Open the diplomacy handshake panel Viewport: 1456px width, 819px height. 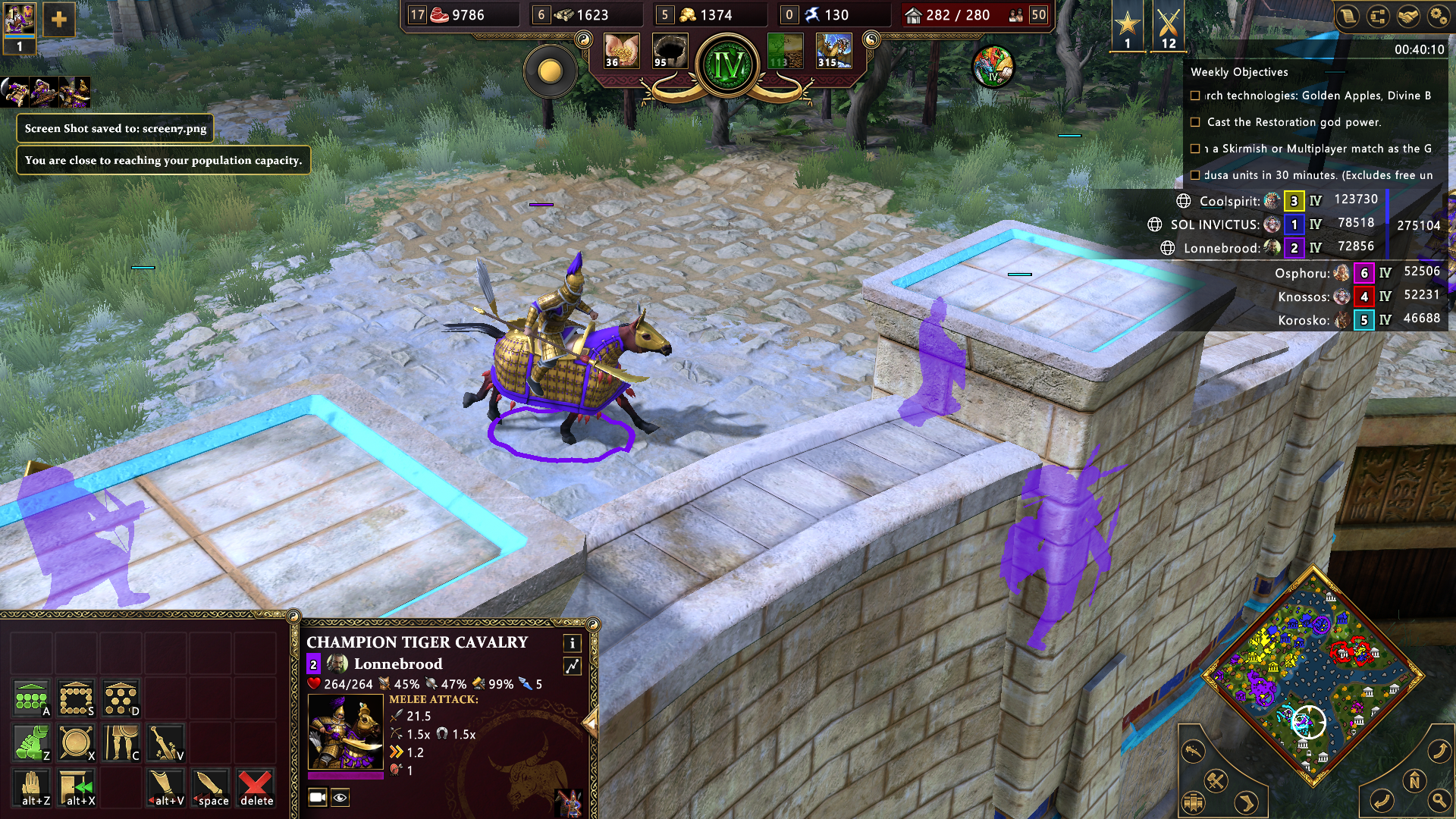(1408, 17)
